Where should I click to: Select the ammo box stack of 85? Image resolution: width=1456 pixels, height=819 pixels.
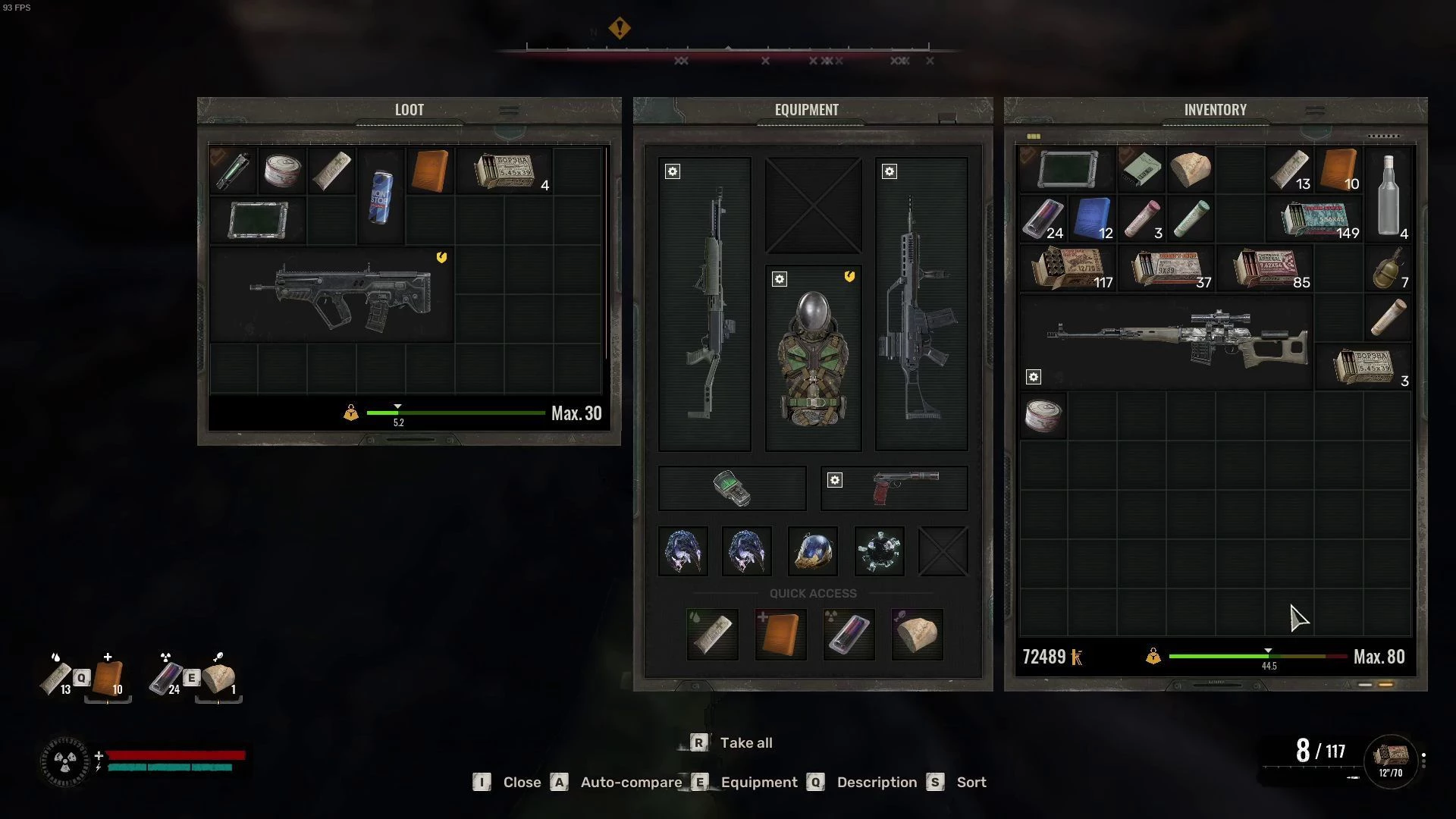1264,269
